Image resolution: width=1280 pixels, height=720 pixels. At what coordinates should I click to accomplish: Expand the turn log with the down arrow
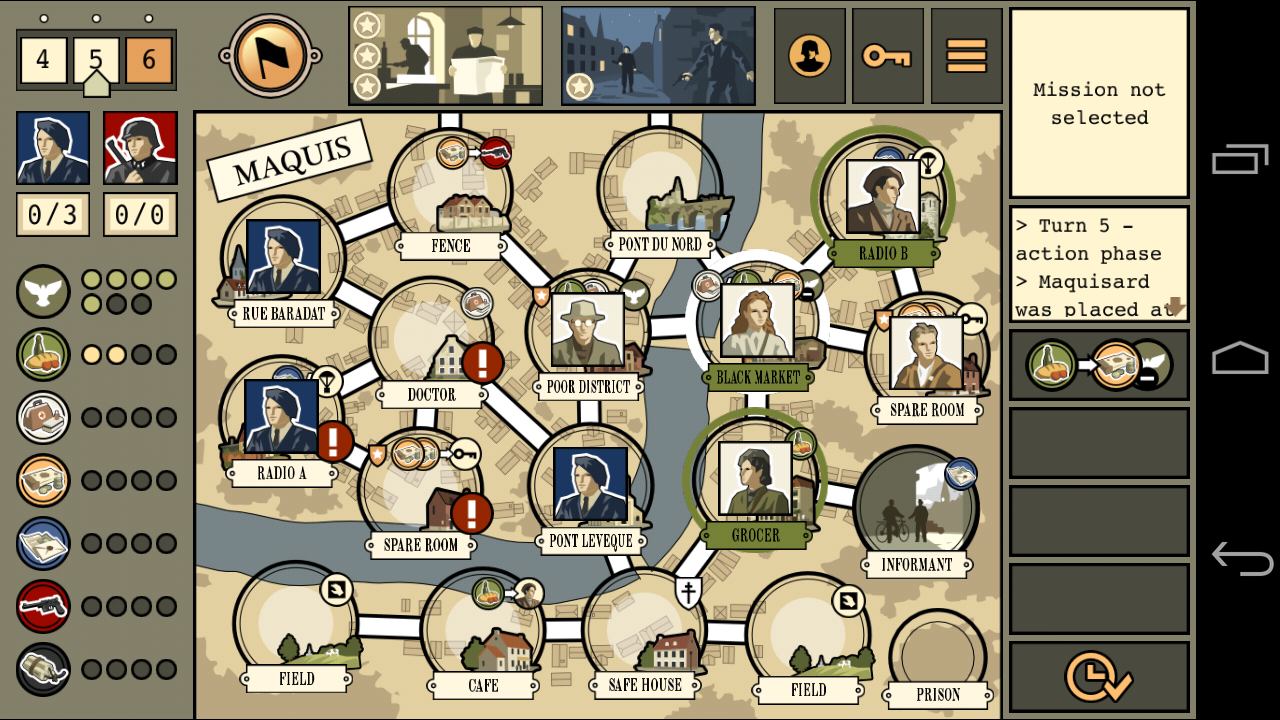tap(1175, 307)
